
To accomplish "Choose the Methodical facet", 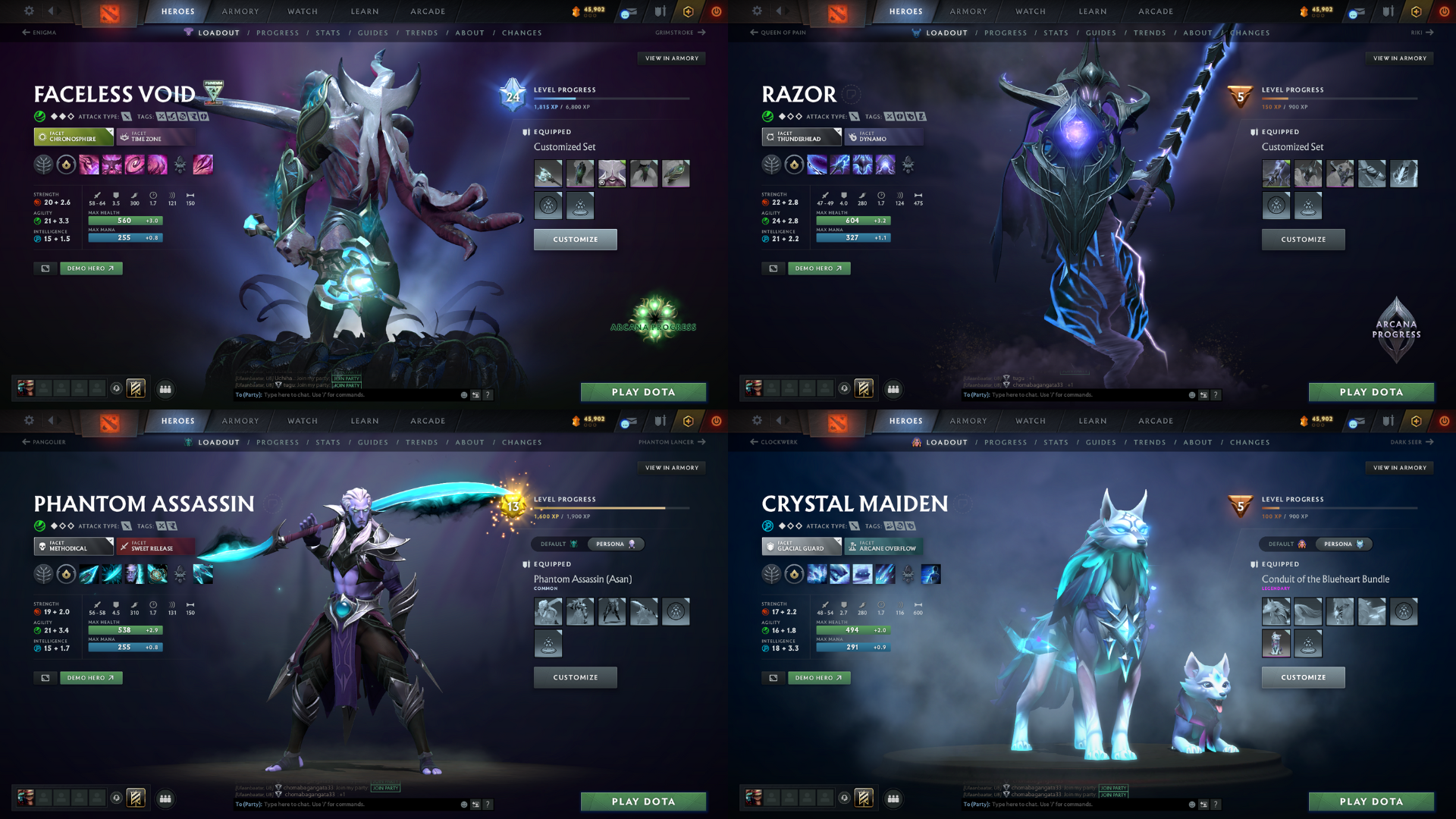I will coord(73,546).
